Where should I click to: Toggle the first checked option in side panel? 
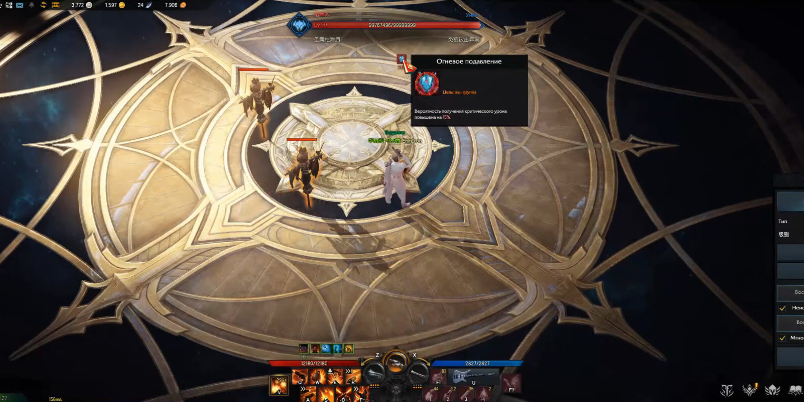[x=783, y=308]
